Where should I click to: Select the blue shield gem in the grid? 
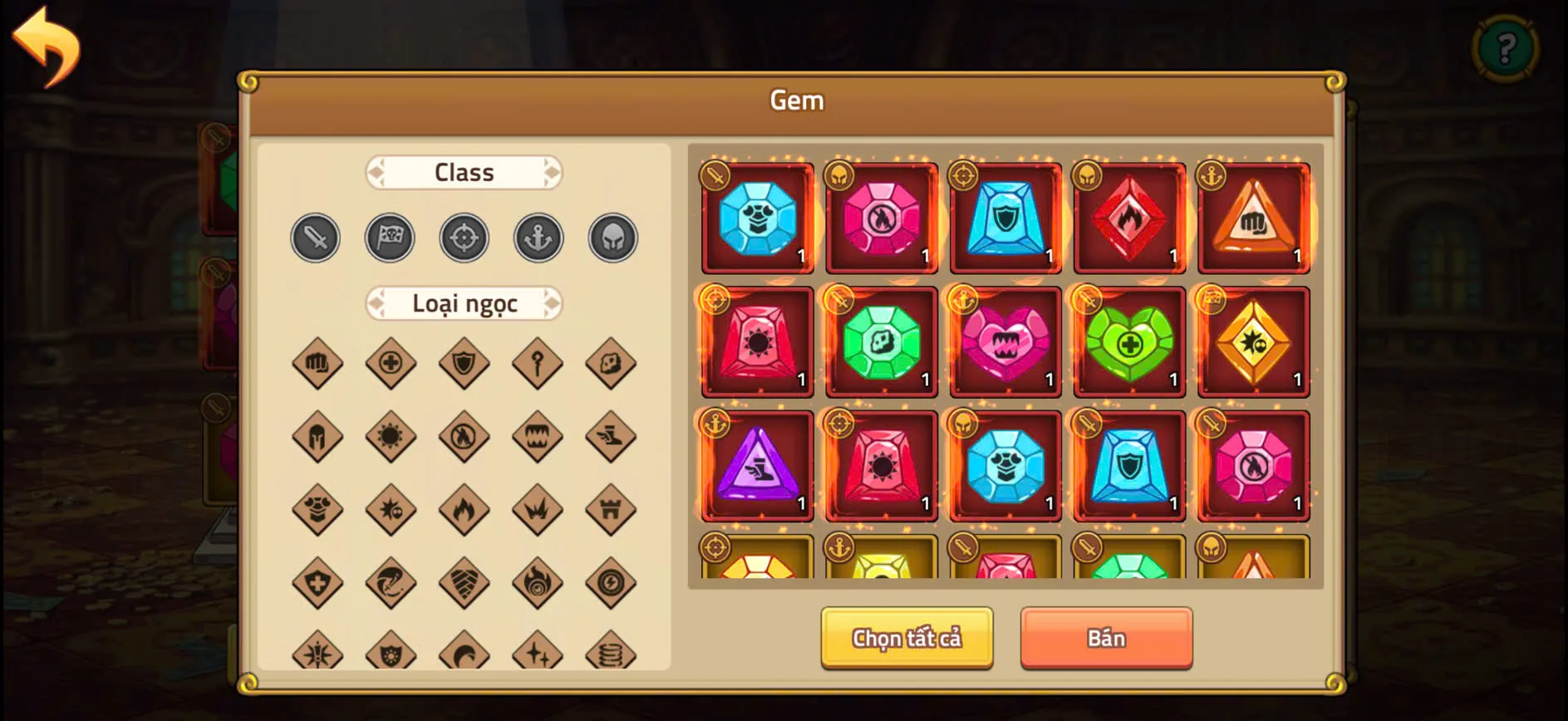pos(1005,218)
